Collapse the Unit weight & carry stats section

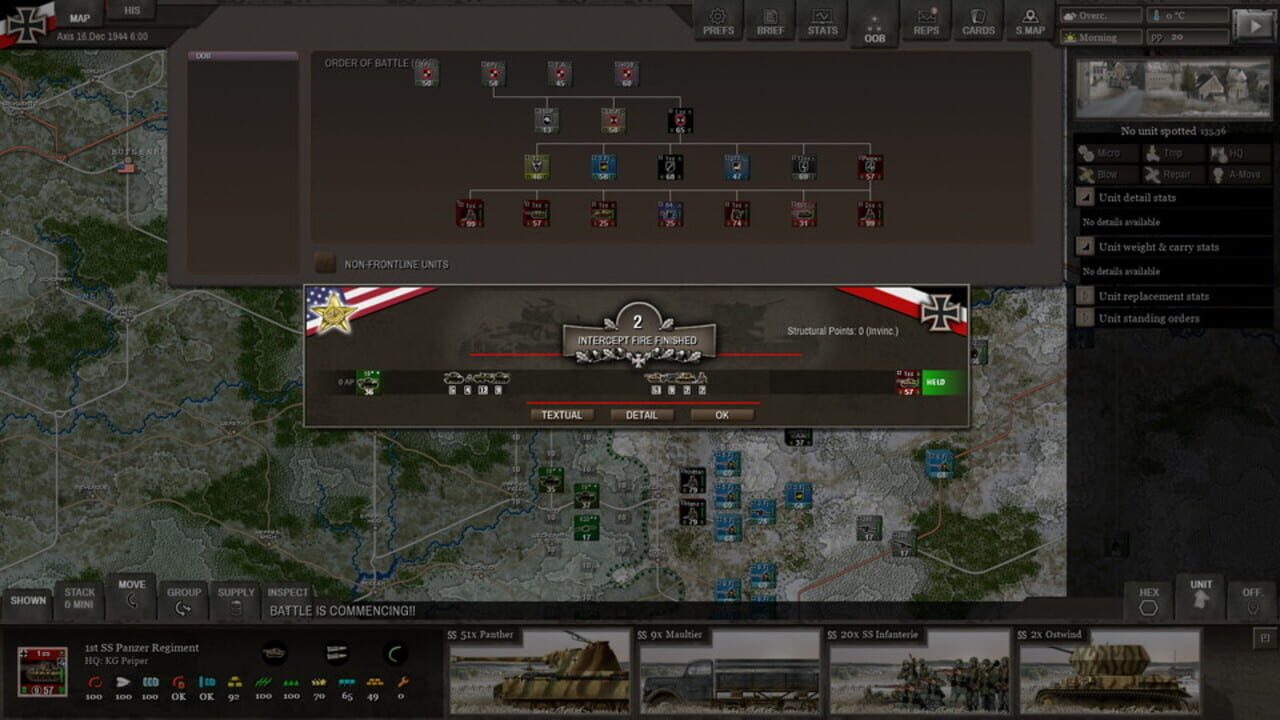tap(1086, 247)
